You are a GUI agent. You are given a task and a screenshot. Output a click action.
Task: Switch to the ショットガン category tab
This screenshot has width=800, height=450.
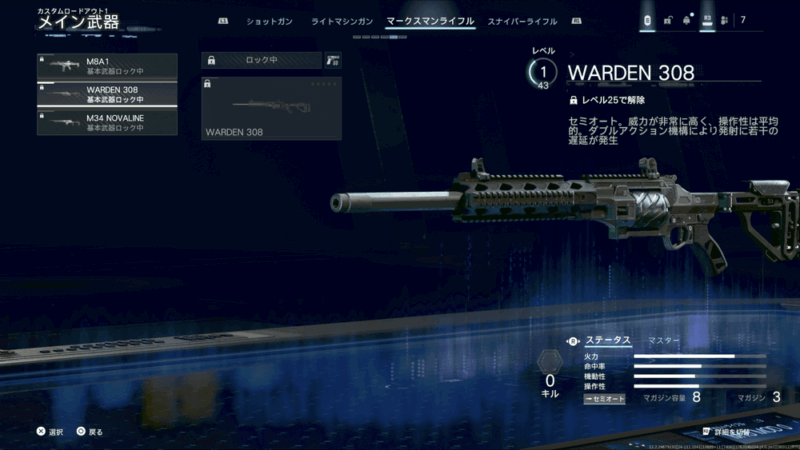click(268, 21)
